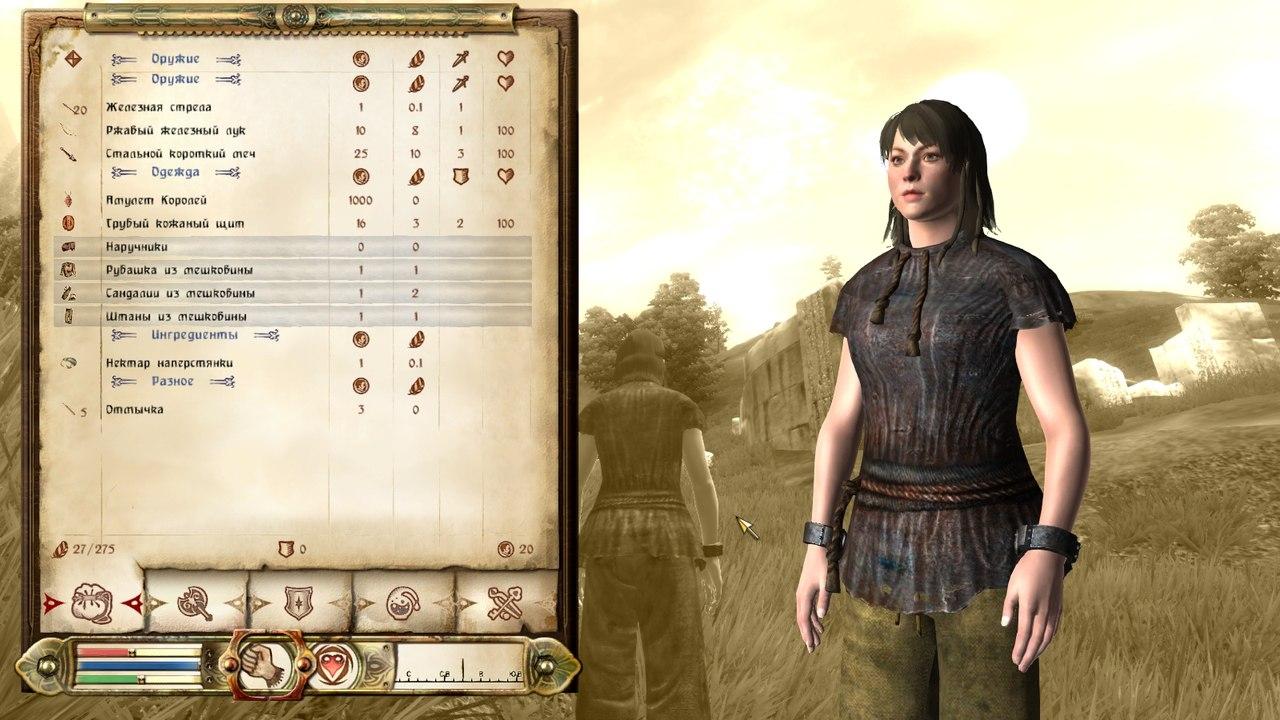Click the Наручники row

point(137,247)
